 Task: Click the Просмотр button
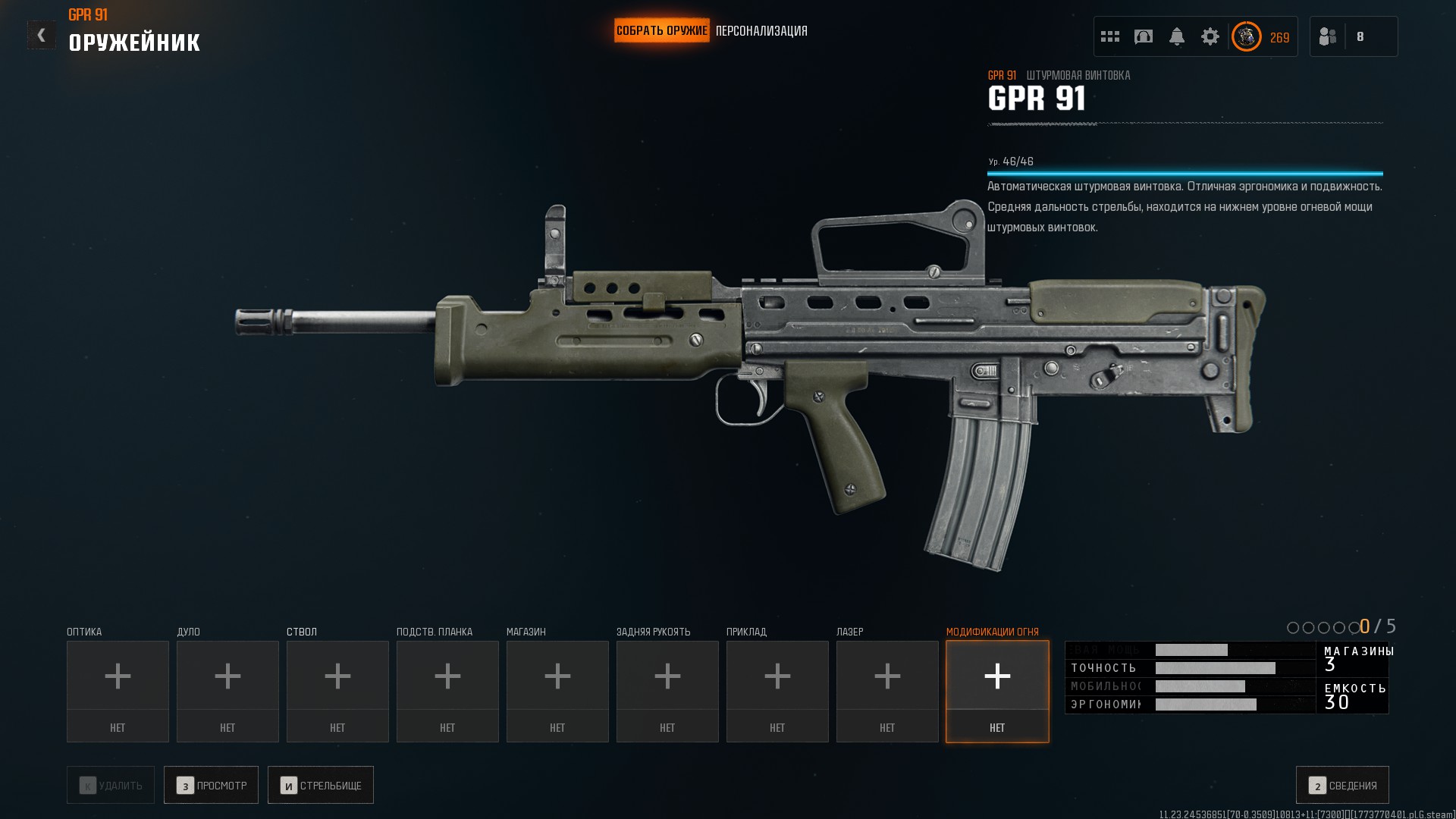point(211,785)
